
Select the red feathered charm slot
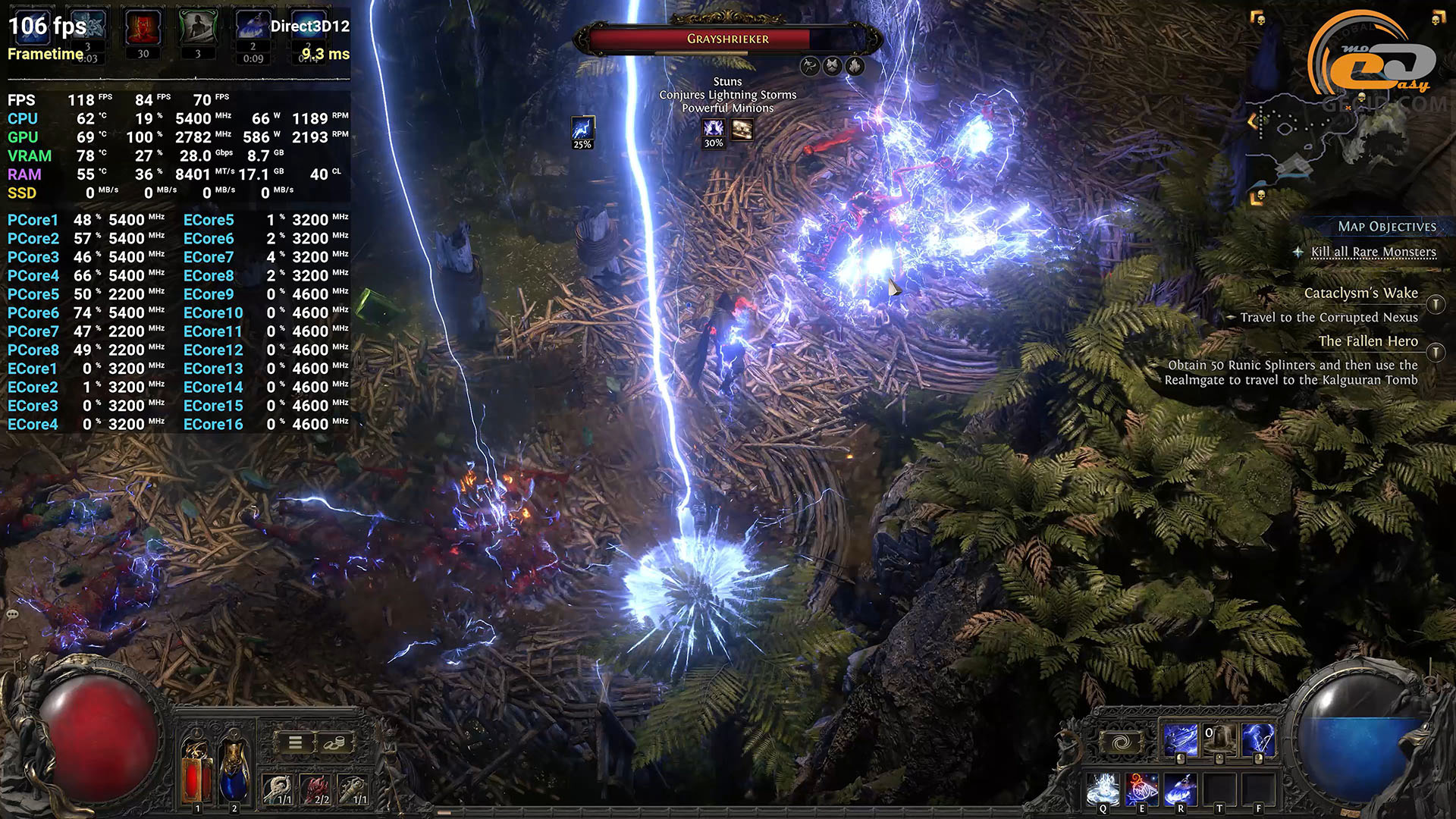(x=315, y=790)
